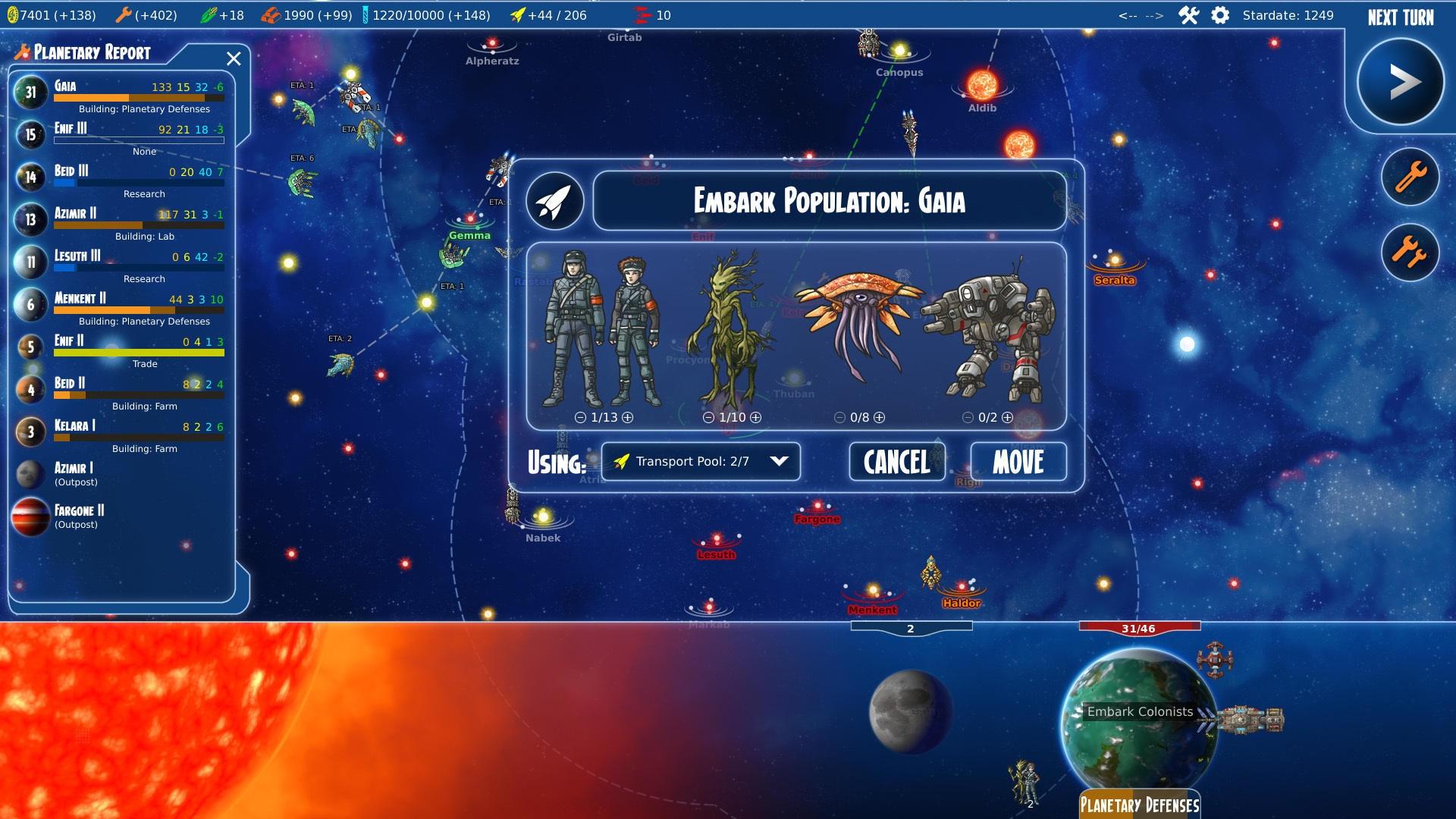Select the double wrench icon on the right edge
Screen dimensions: 1456x819
tap(1410, 253)
